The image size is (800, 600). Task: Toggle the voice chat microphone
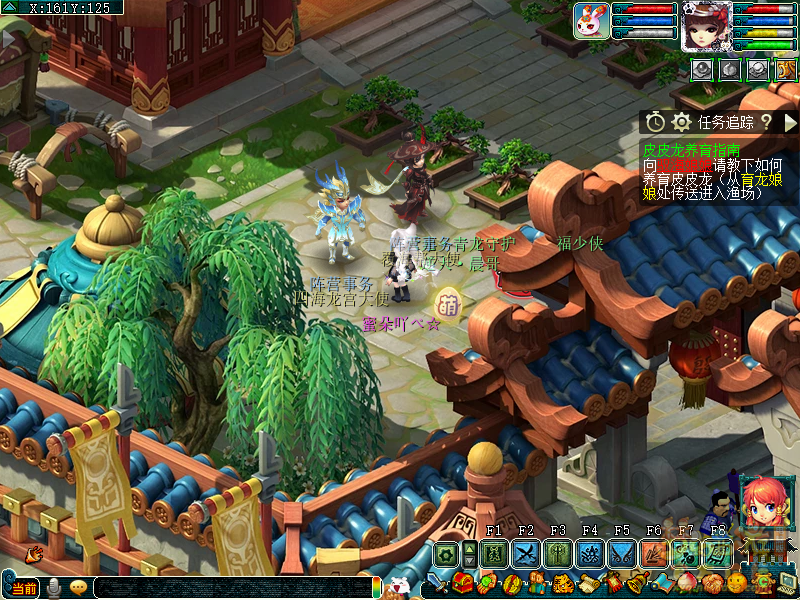[x=55, y=588]
